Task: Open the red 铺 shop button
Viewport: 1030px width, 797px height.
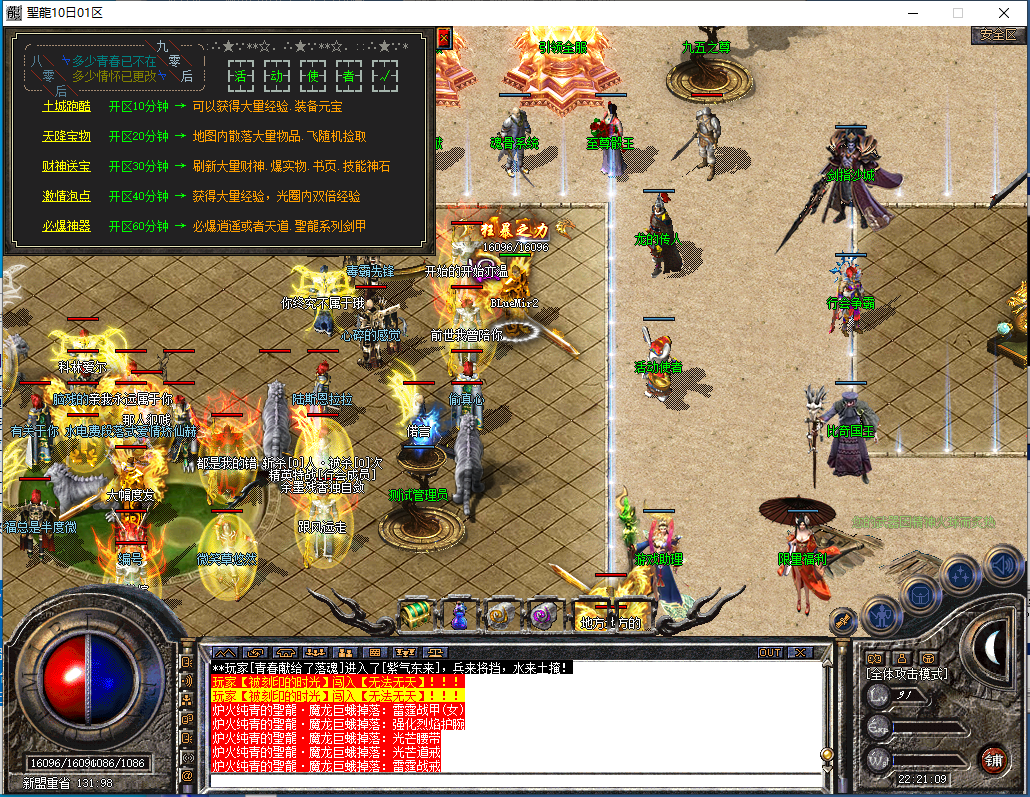Action: [x=993, y=758]
